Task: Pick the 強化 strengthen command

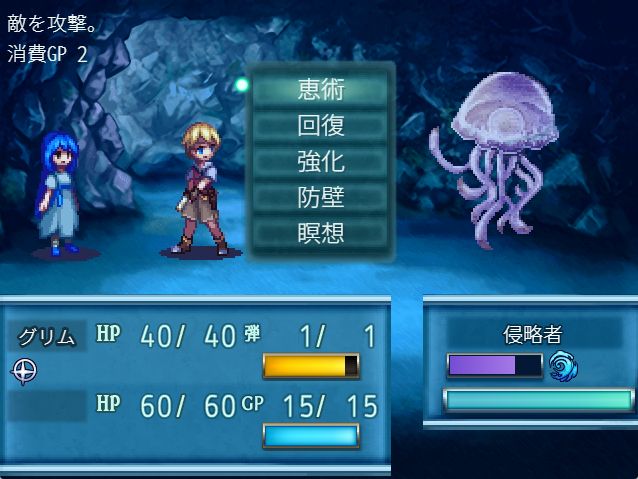Action: pyautogui.click(x=320, y=161)
